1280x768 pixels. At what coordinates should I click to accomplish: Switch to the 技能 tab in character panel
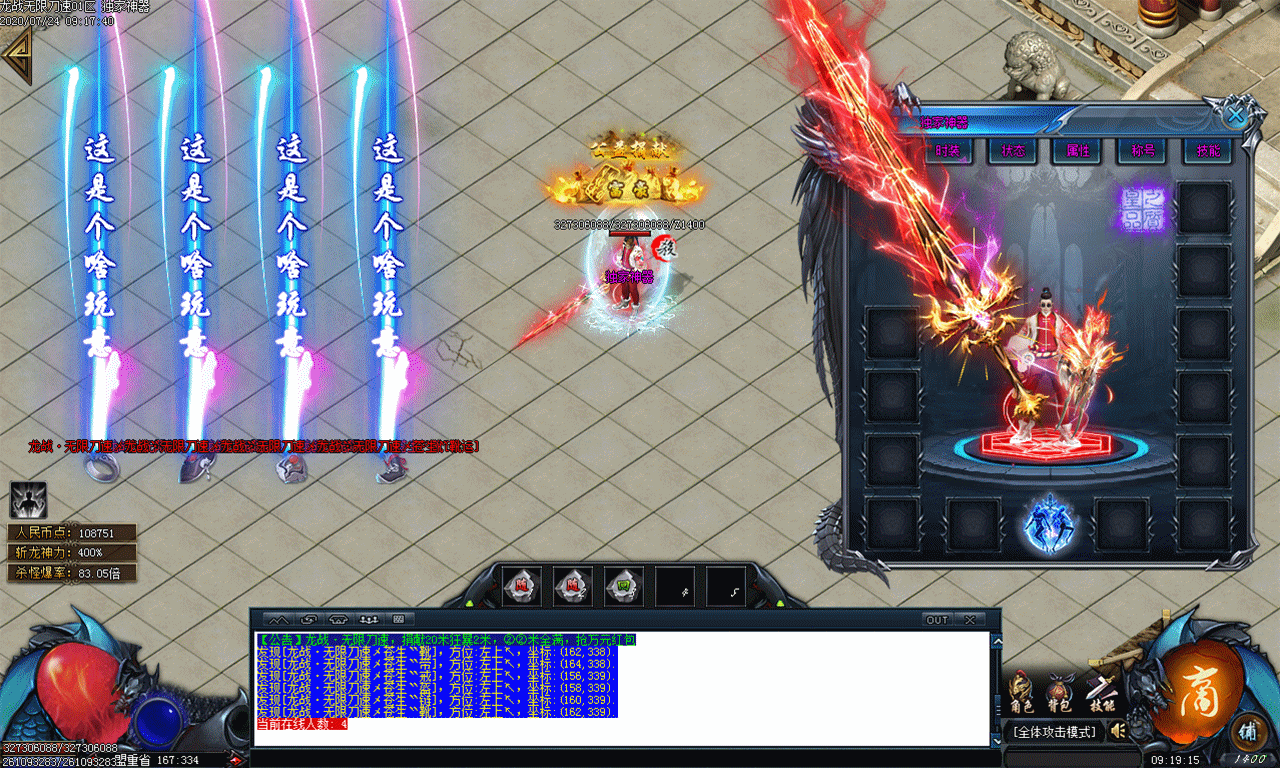[x=1207, y=151]
